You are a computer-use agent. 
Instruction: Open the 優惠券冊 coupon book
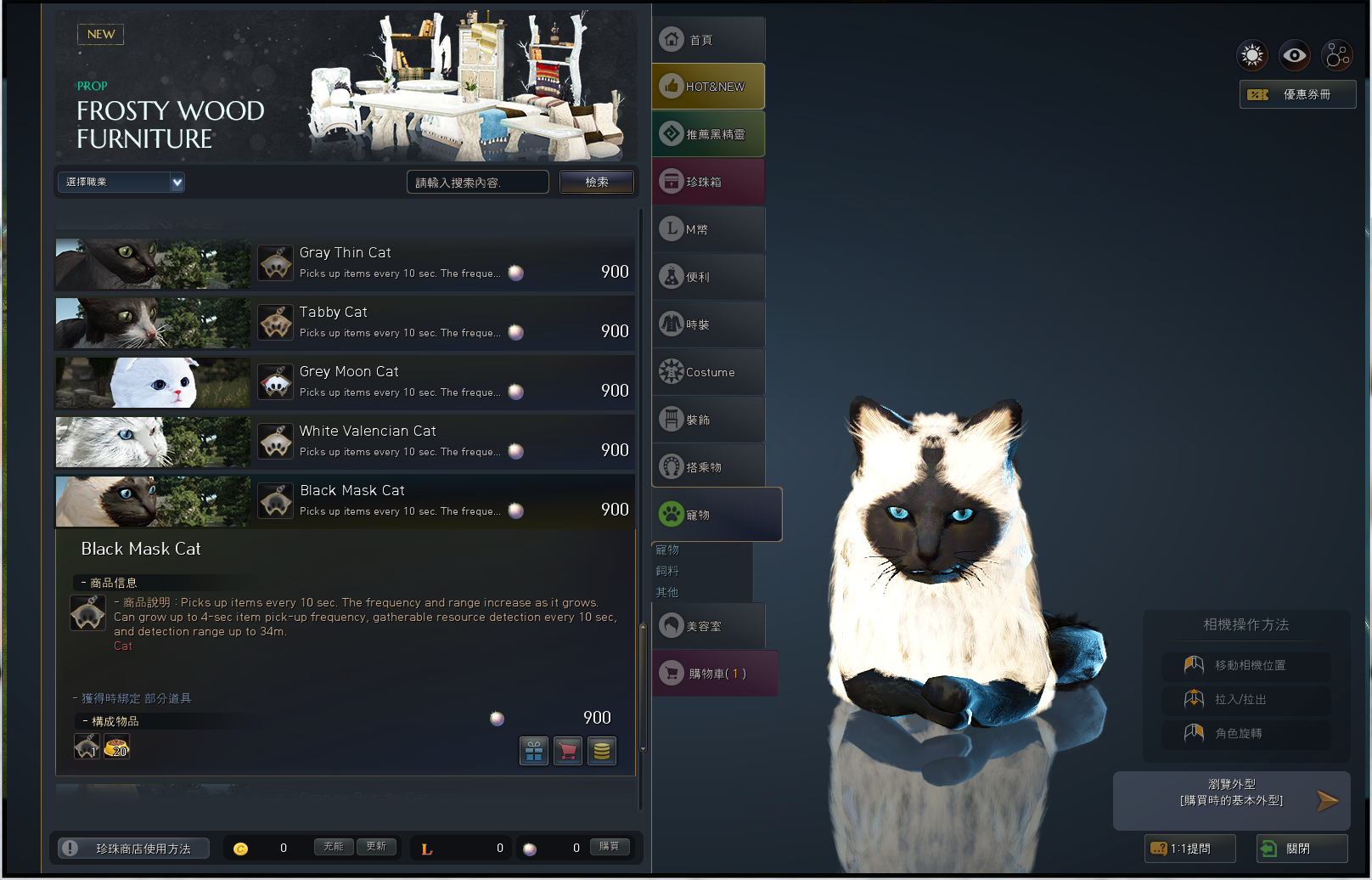click(x=1297, y=94)
